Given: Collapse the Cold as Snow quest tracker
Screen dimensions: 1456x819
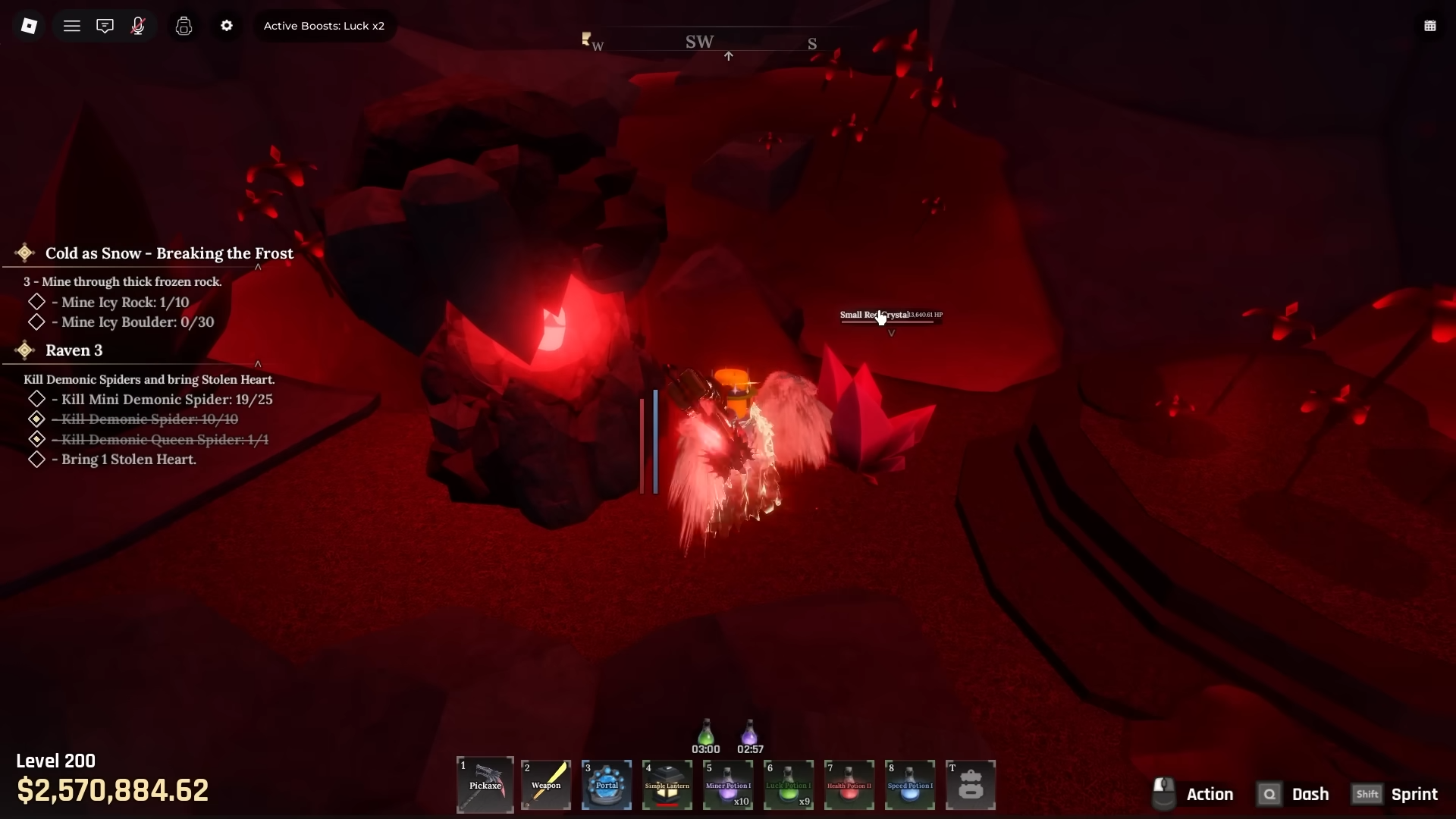Looking at the screenshot, I should [258, 267].
